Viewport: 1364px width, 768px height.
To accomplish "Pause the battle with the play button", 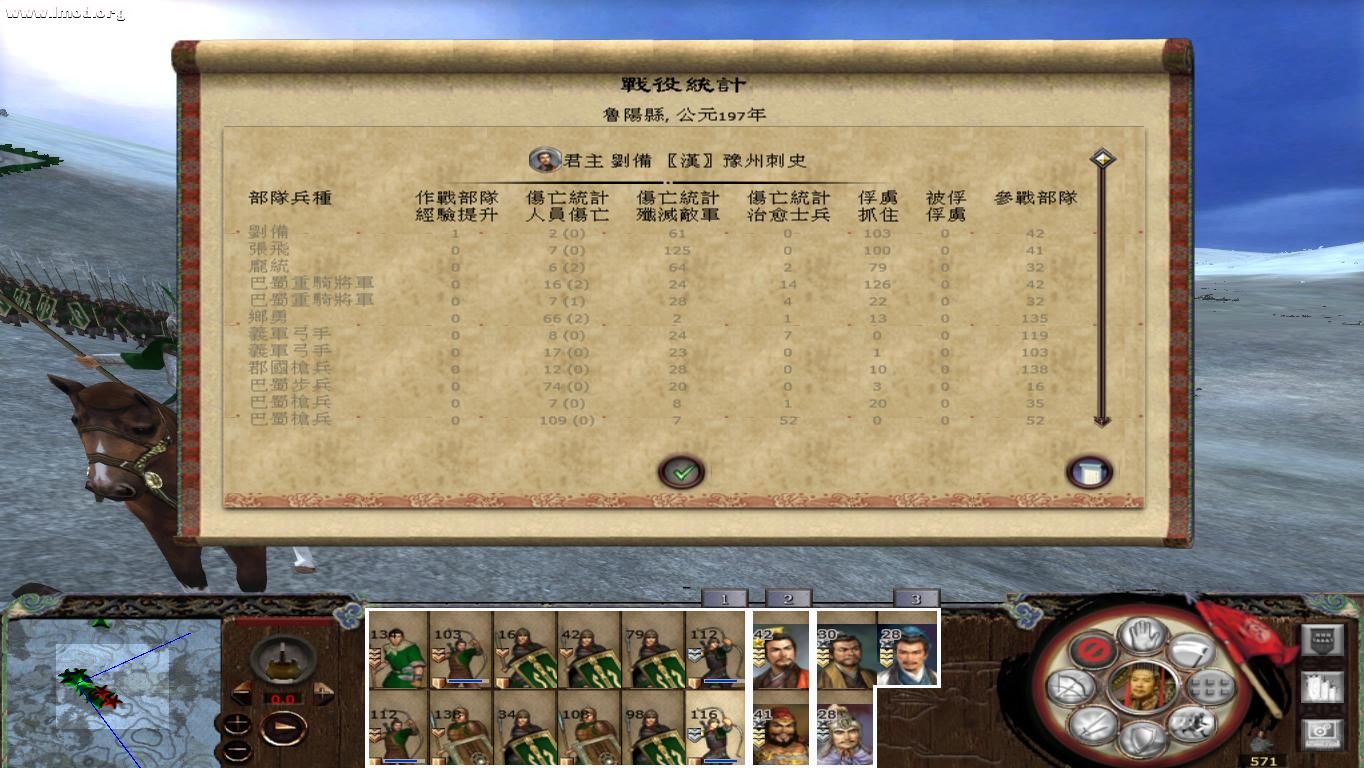I will 283,727.
